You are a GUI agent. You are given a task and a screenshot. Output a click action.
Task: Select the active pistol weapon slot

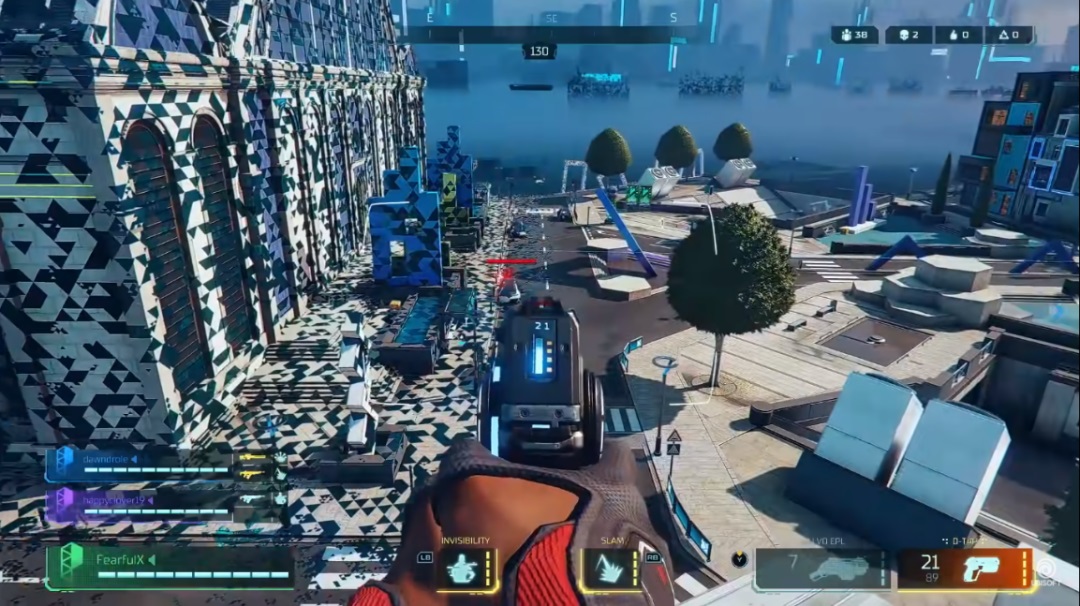tap(965, 569)
